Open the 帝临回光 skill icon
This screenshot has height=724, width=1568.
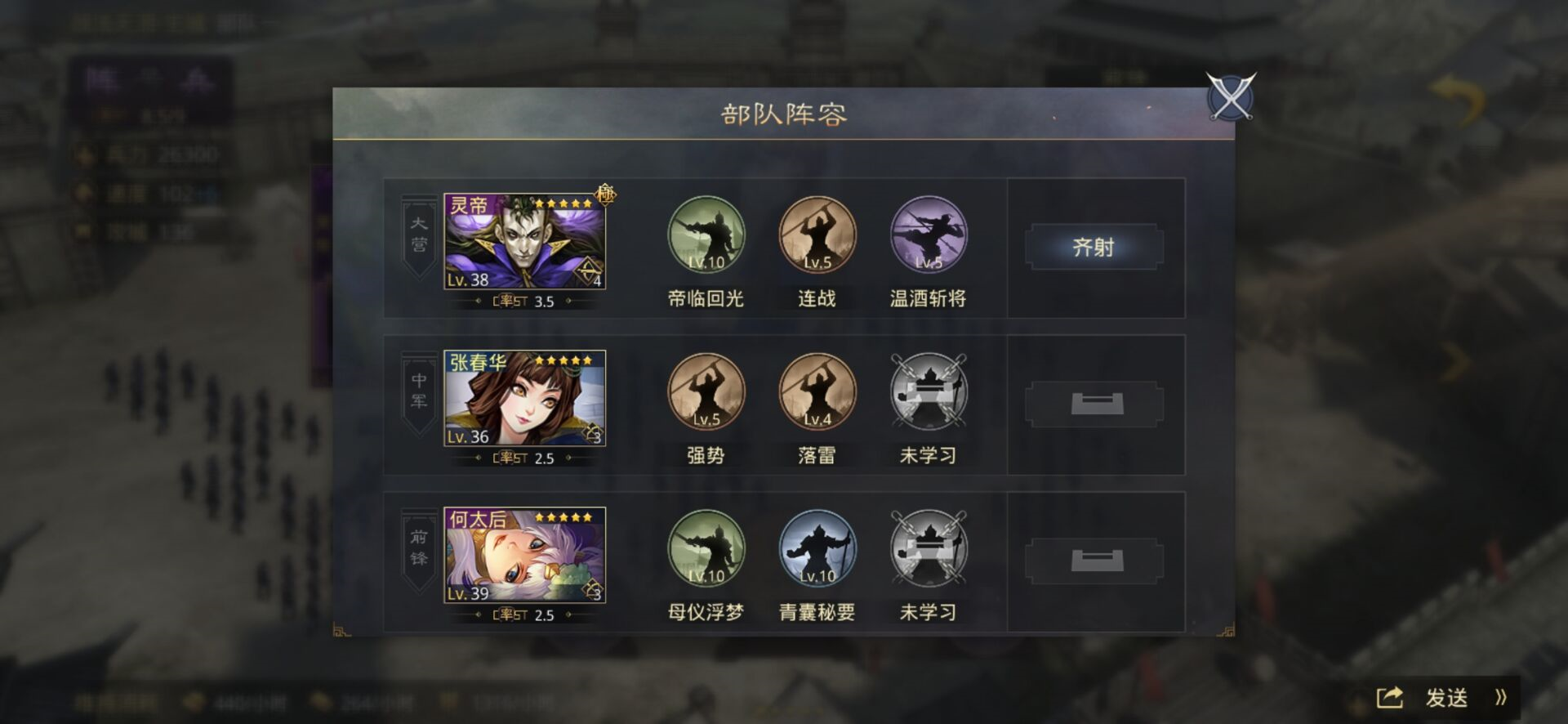(706, 235)
